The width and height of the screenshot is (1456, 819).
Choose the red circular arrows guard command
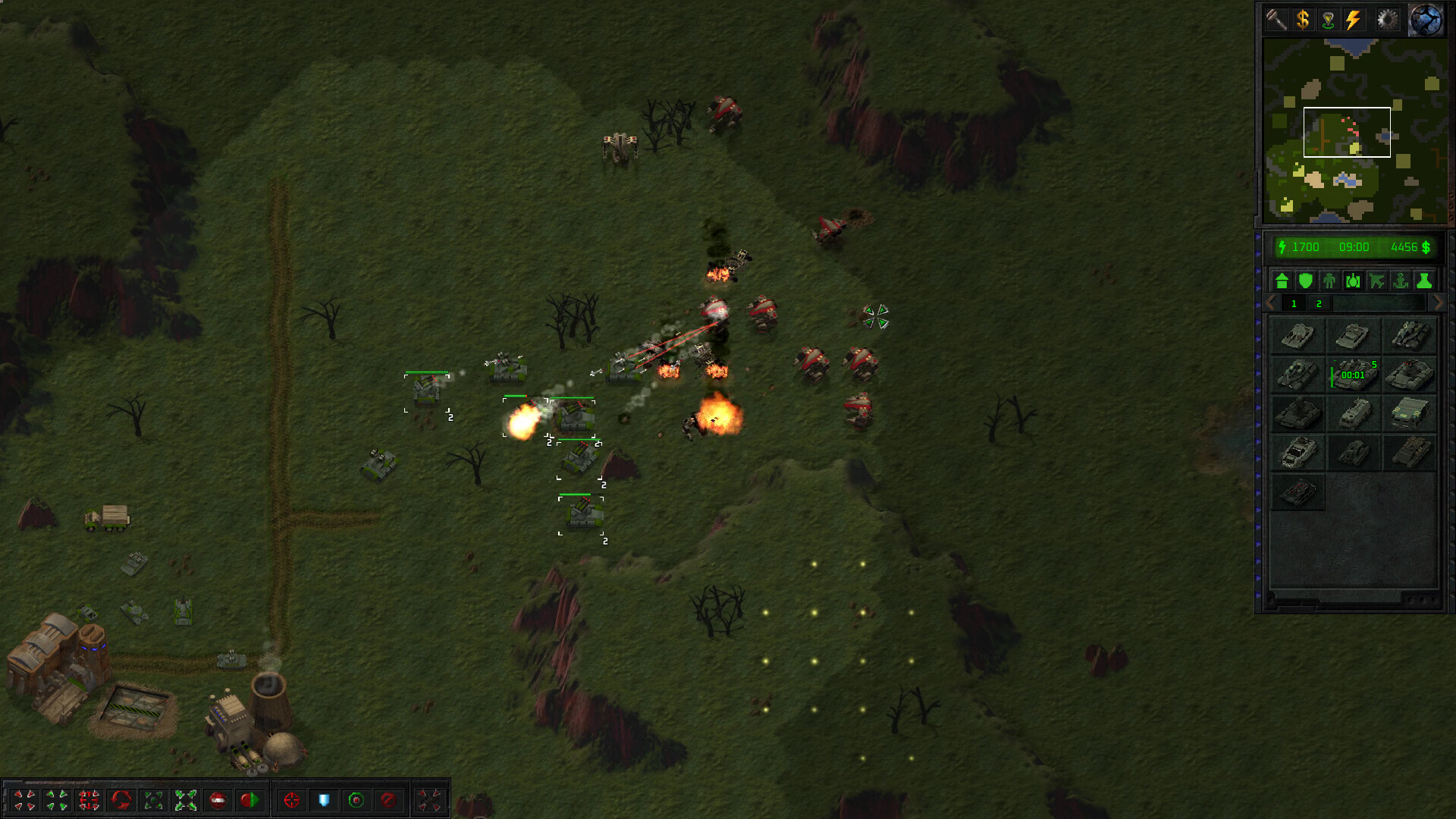pyautogui.click(x=121, y=800)
